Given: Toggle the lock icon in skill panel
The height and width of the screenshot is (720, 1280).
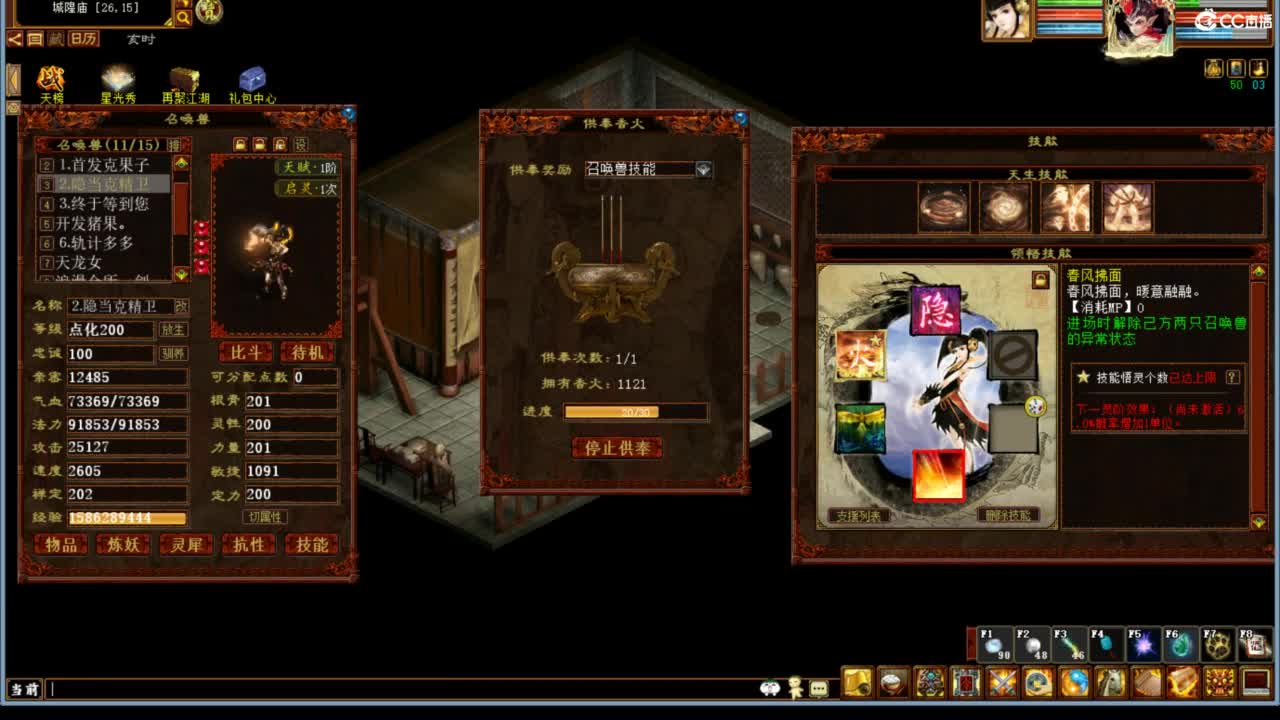Looking at the screenshot, I should (1041, 282).
